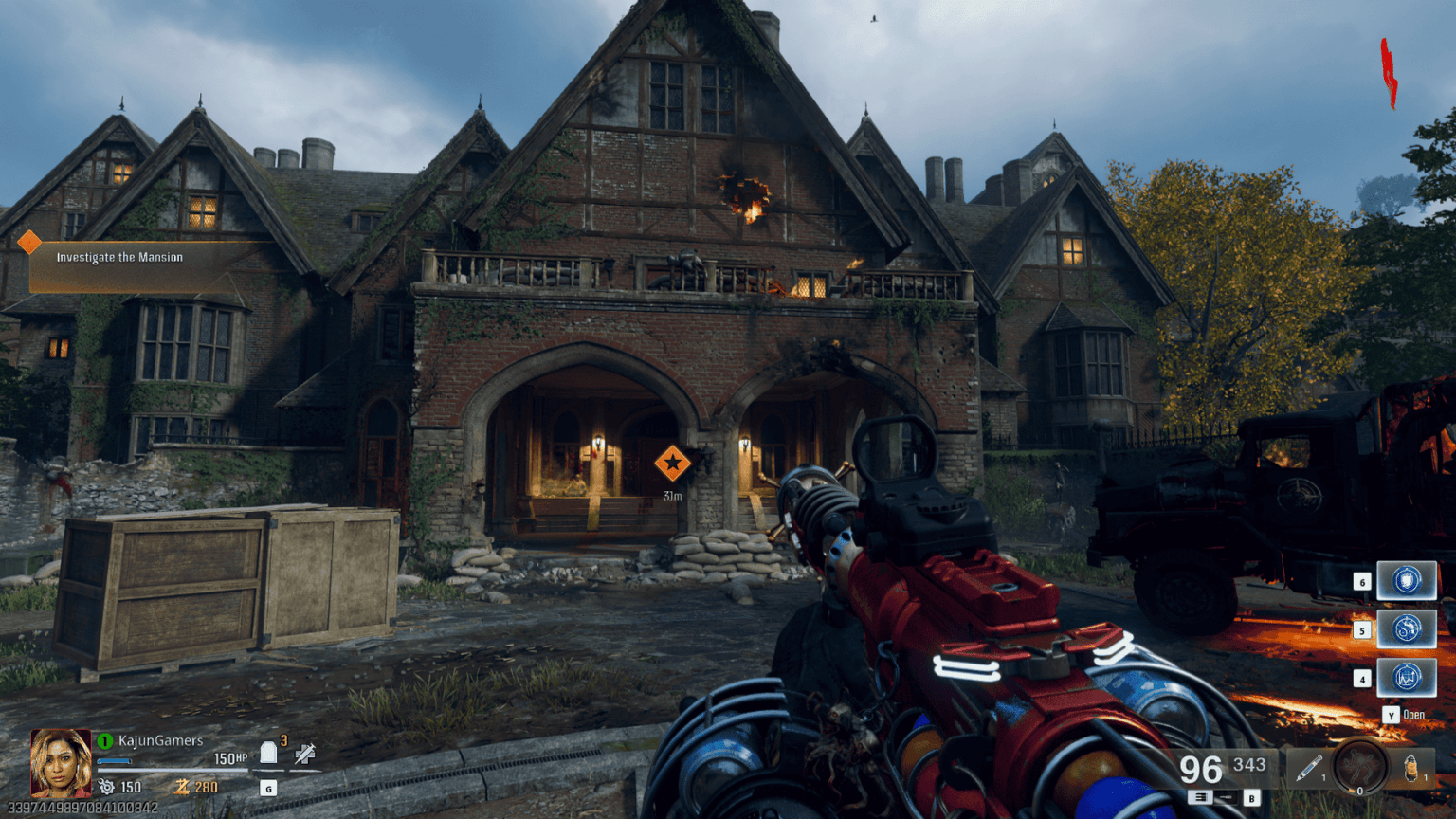Click the star waypoint marker showing 31m
1456x819 pixels.
point(674,464)
